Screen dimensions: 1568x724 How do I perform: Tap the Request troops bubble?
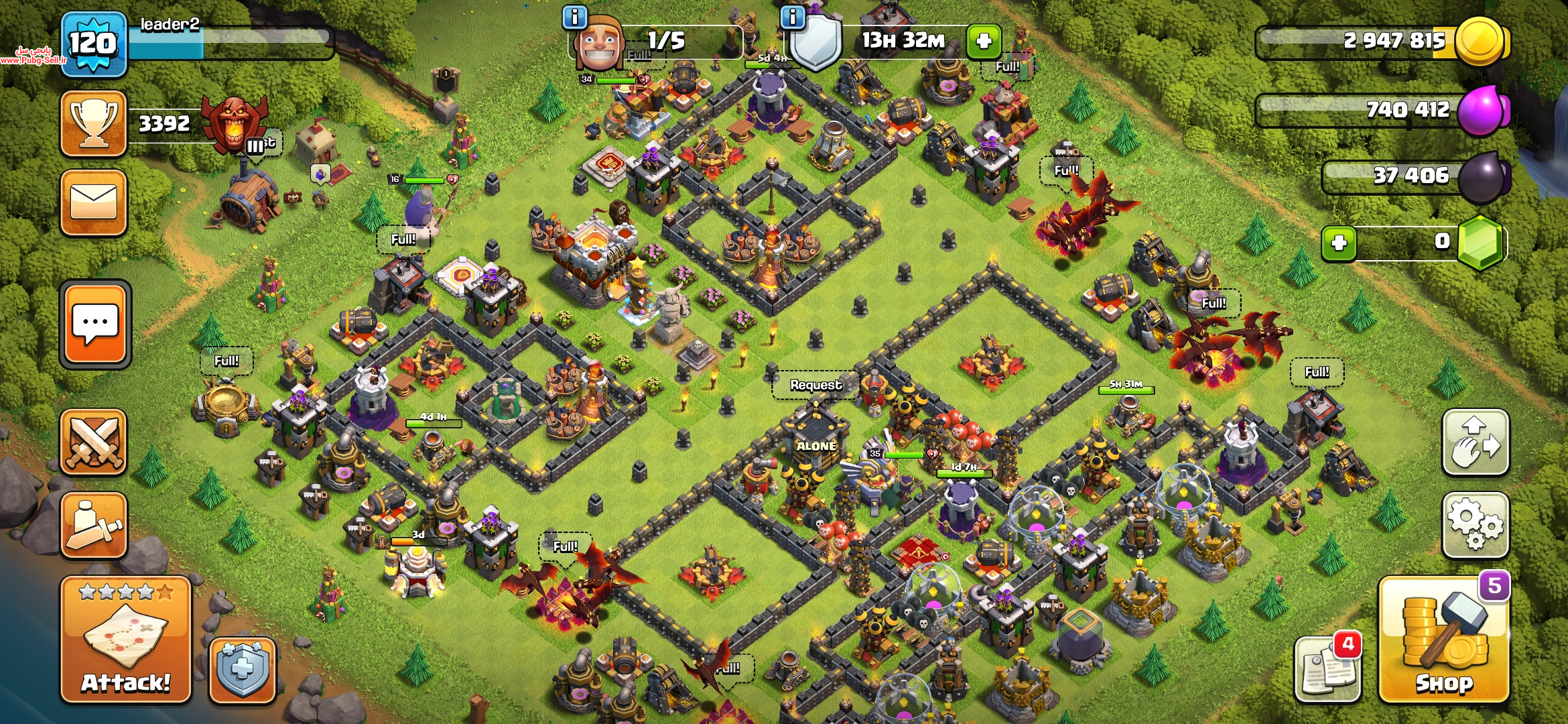(815, 385)
